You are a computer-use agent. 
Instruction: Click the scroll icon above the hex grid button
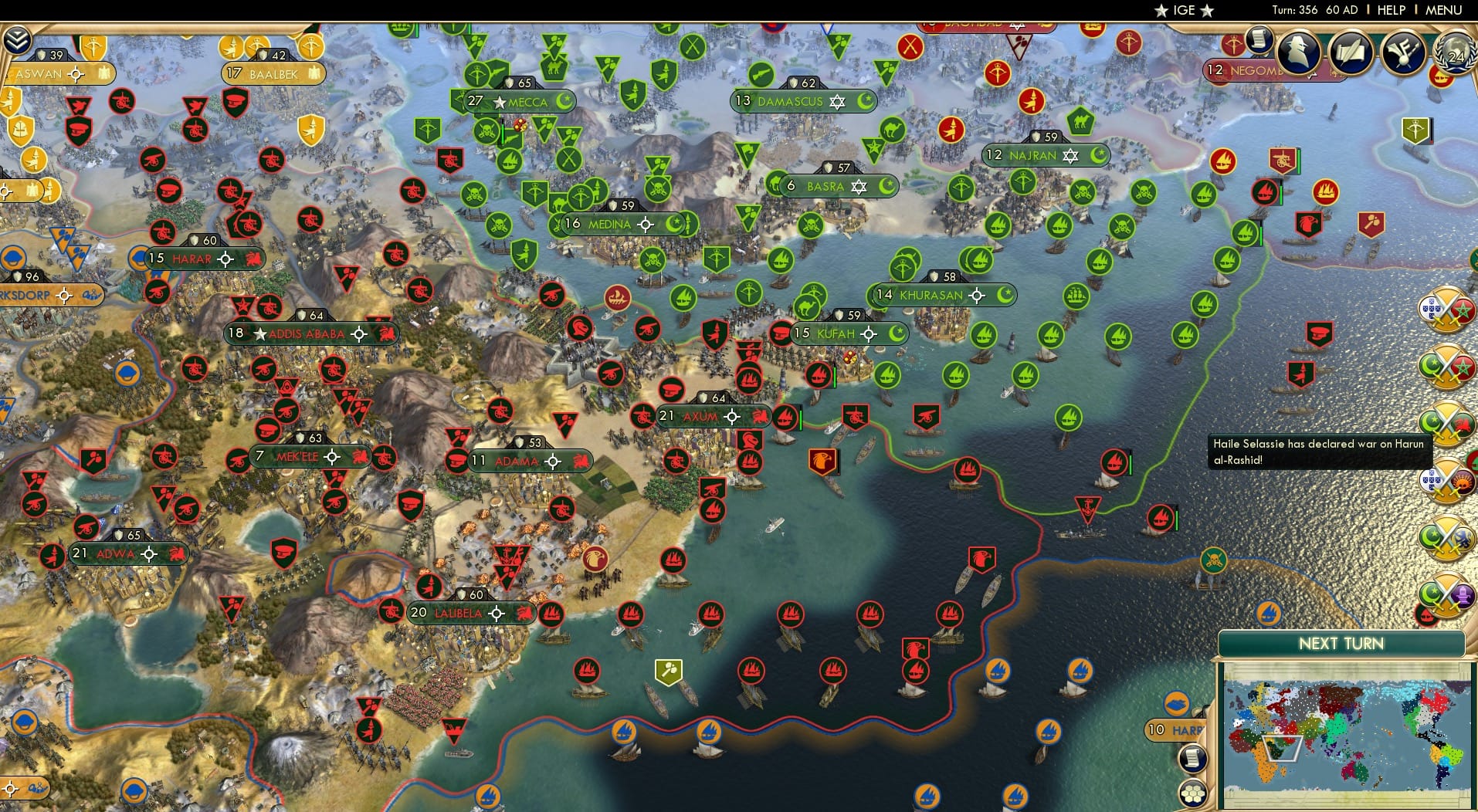[1193, 759]
